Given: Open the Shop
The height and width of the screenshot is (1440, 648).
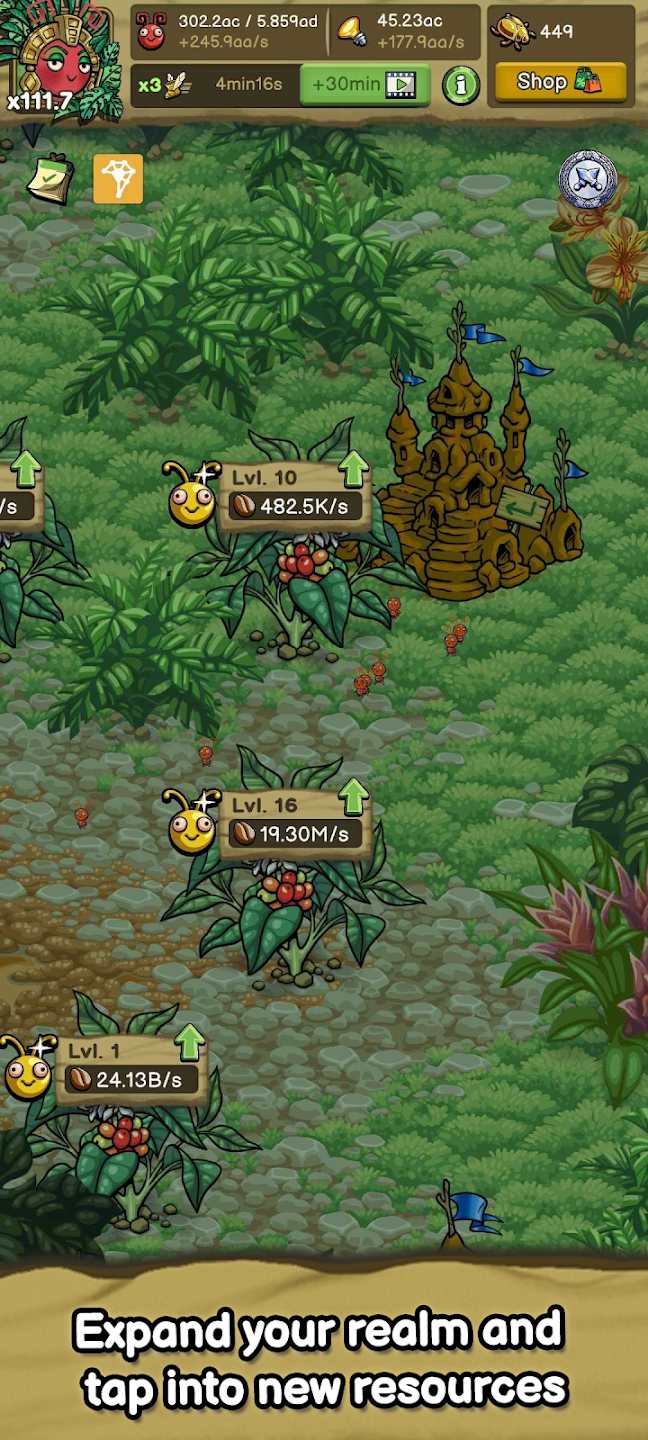Looking at the screenshot, I should (x=560, y=82).
